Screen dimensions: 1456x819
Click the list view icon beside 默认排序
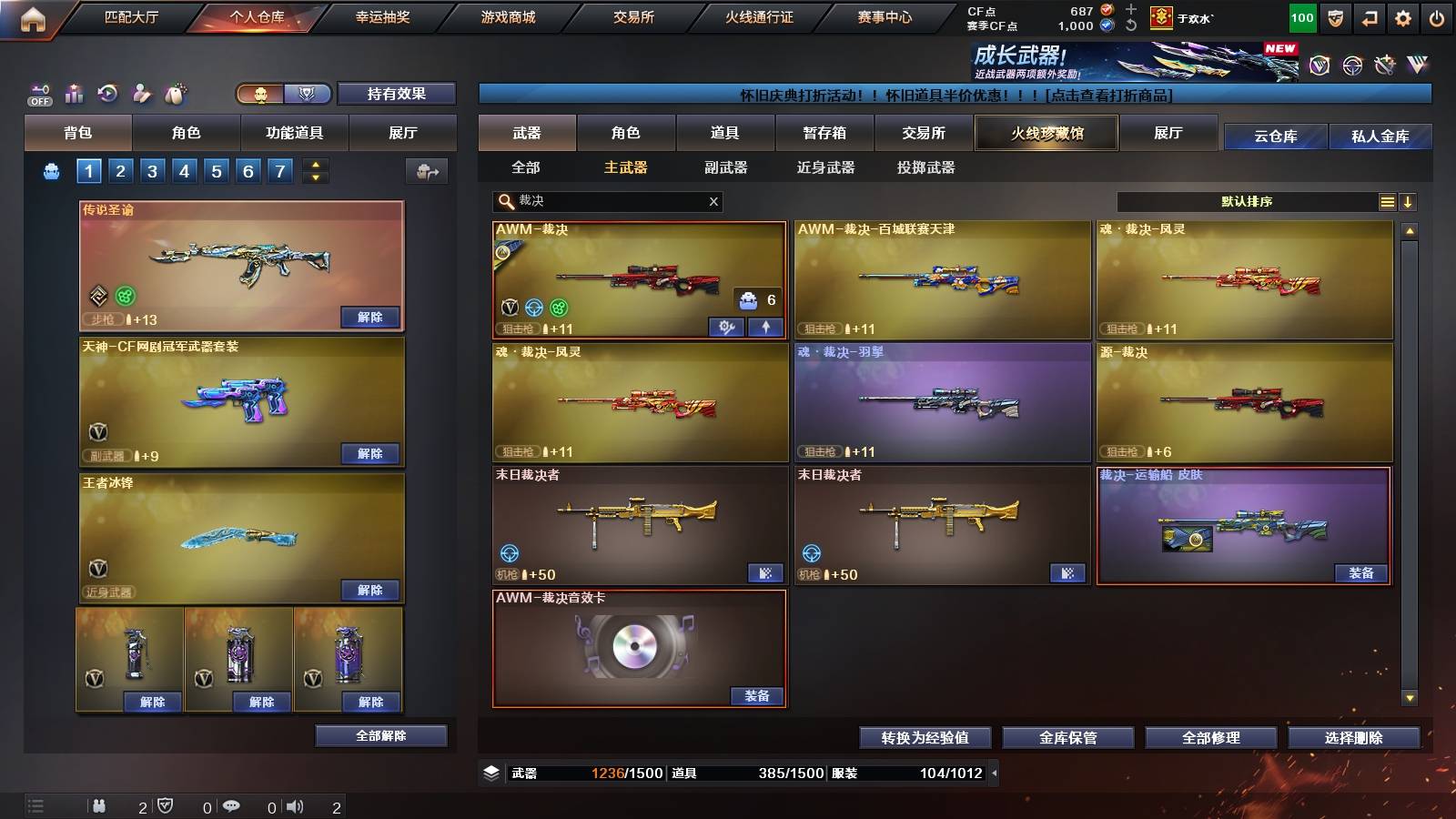click(1386, 202)
